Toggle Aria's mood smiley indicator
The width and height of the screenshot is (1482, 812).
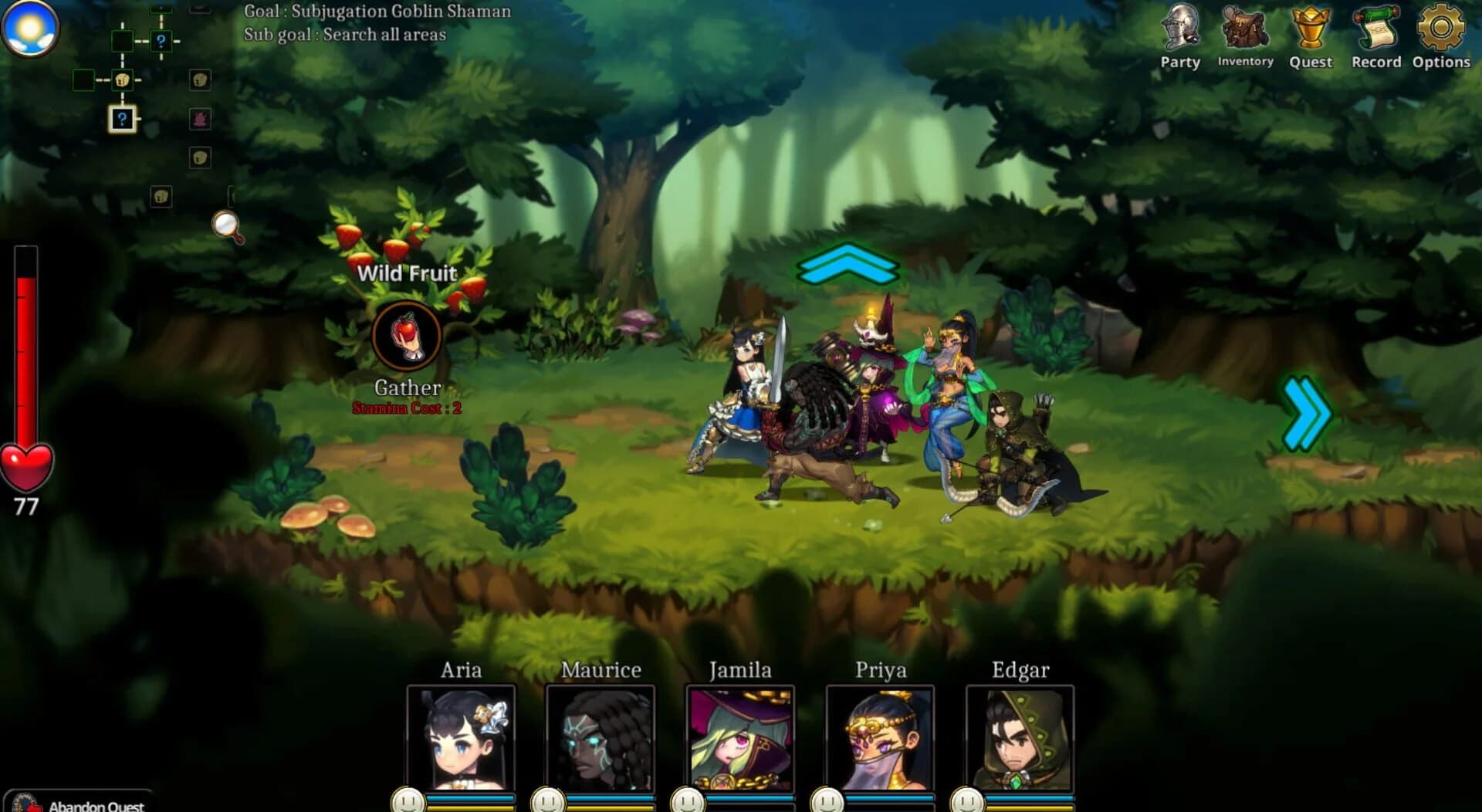[x=408, y=801]
